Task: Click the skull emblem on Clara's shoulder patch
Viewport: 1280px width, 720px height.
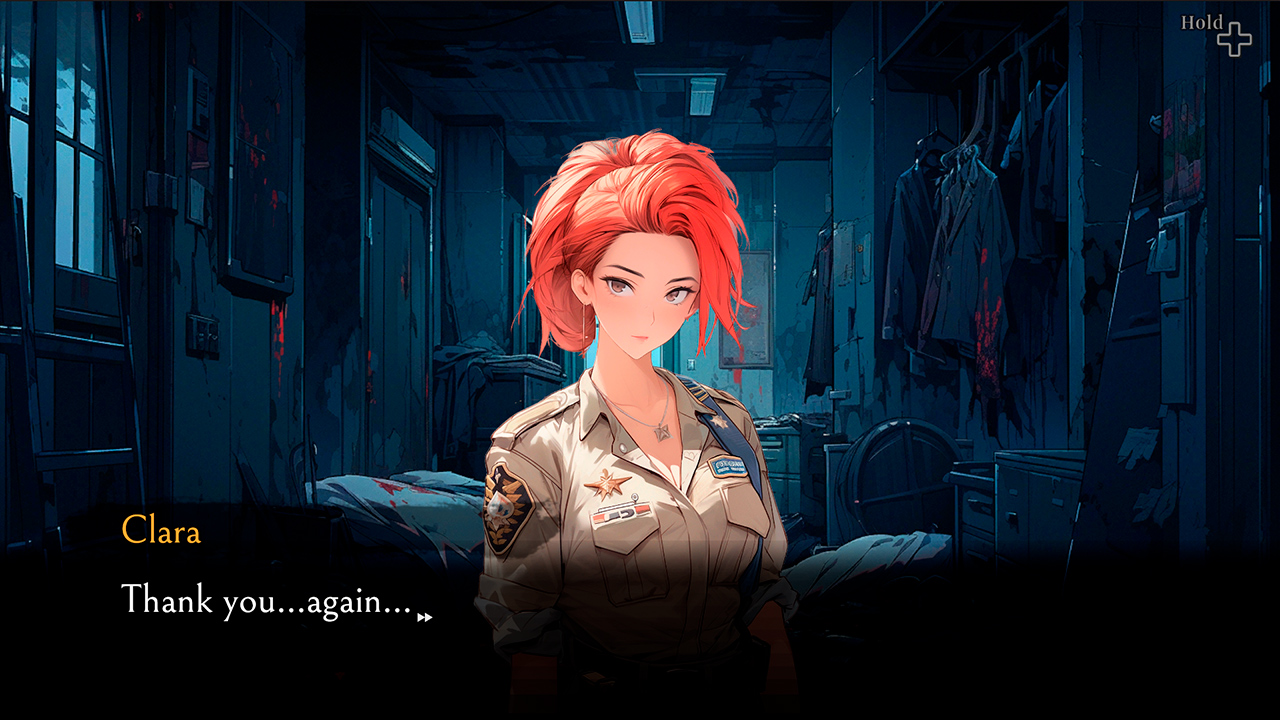Action: point(502,507)
